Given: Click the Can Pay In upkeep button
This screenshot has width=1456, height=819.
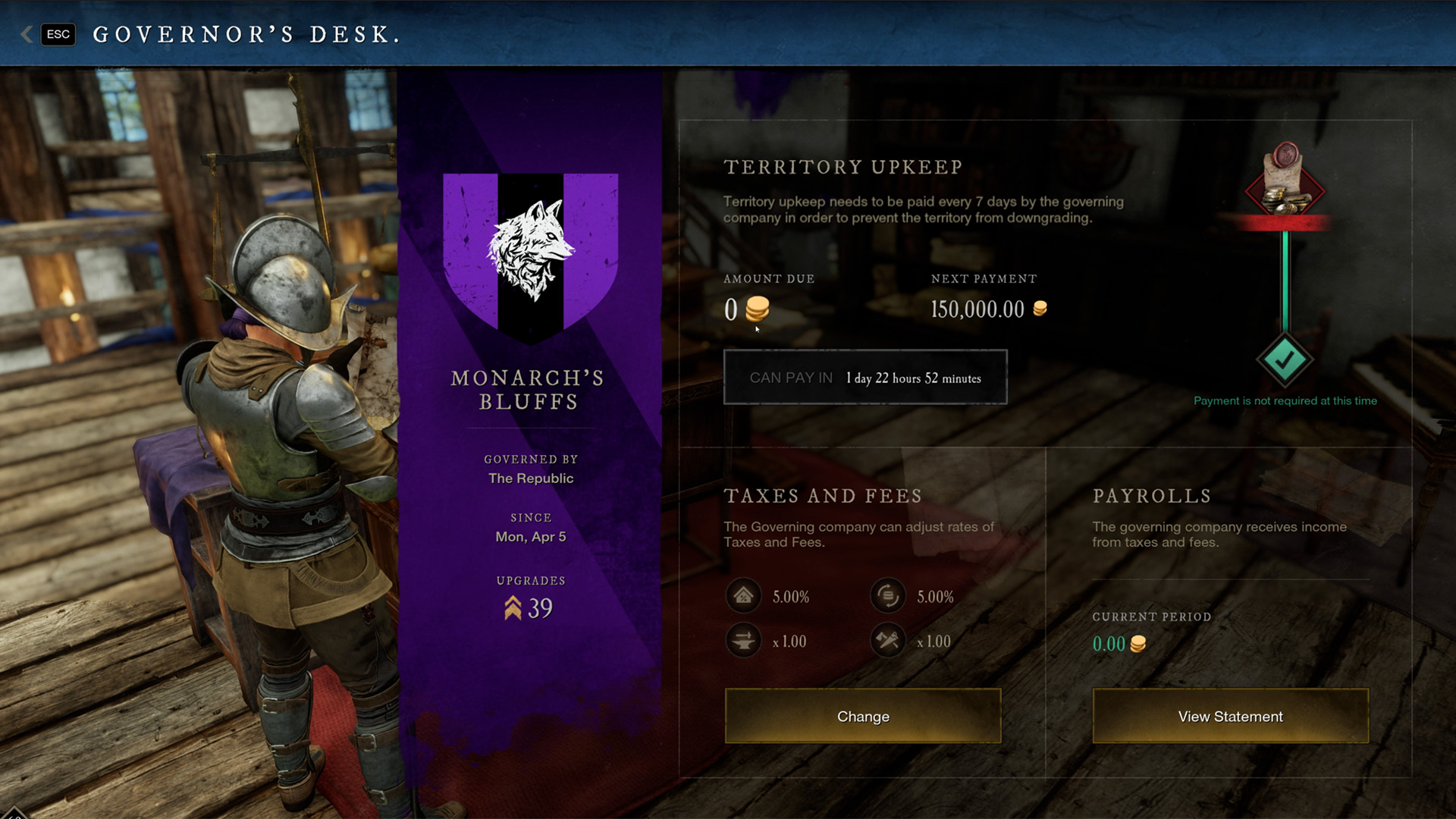Looking at the screenshot, I should coord(865,378).
